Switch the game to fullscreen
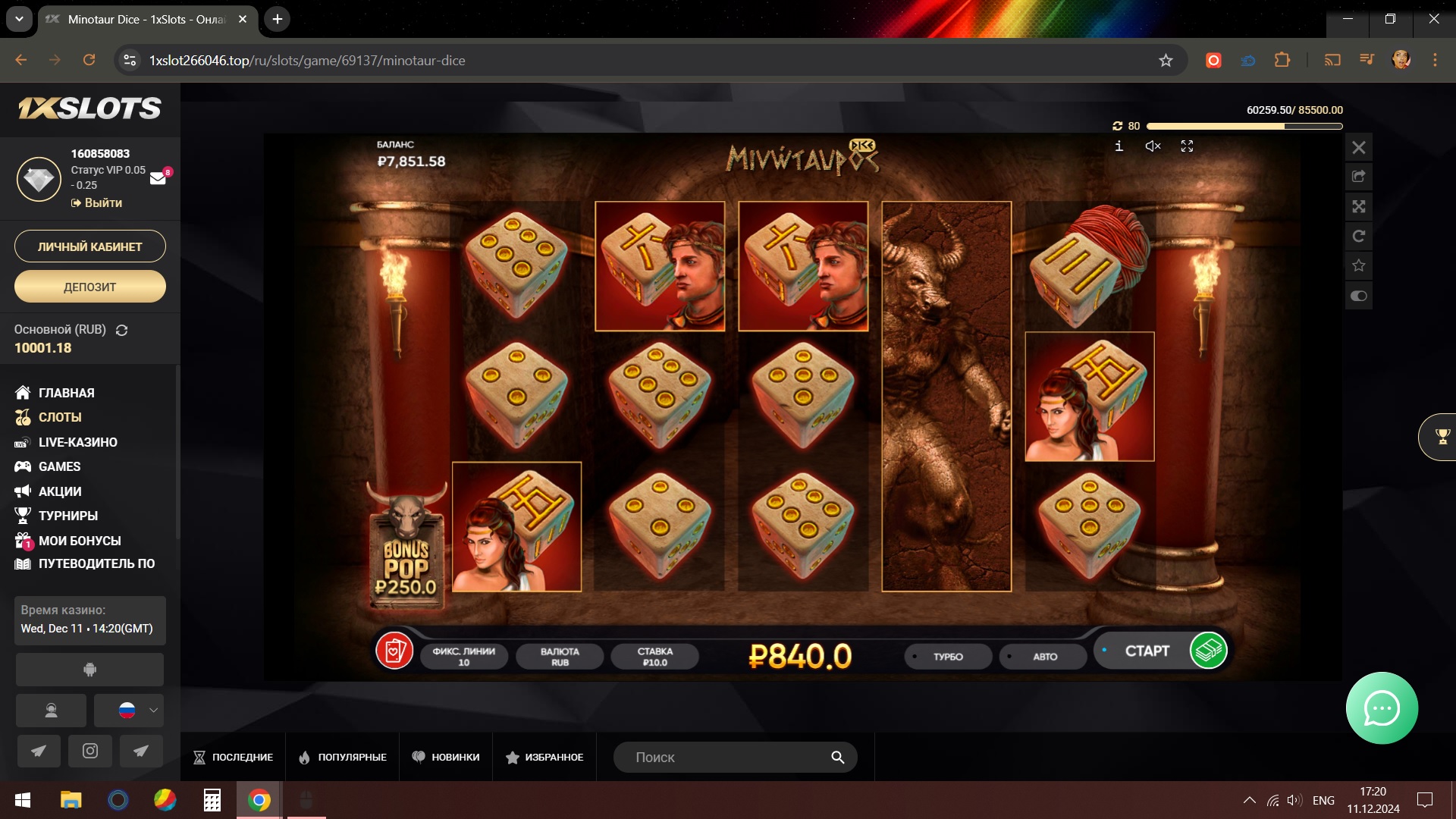This screenshot has width=1456, height=819. 1187,146
